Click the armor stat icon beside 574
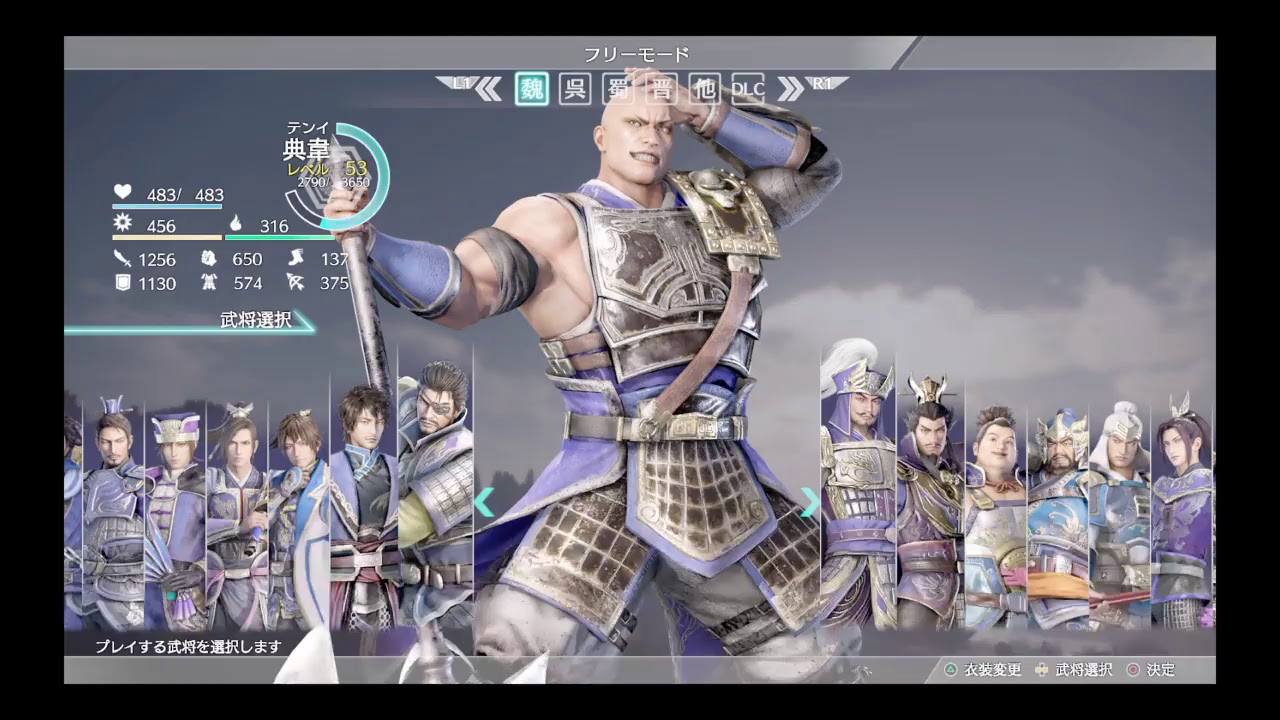Image resolution: width=1280 pixels, height=720 pixels. [208, 283]
